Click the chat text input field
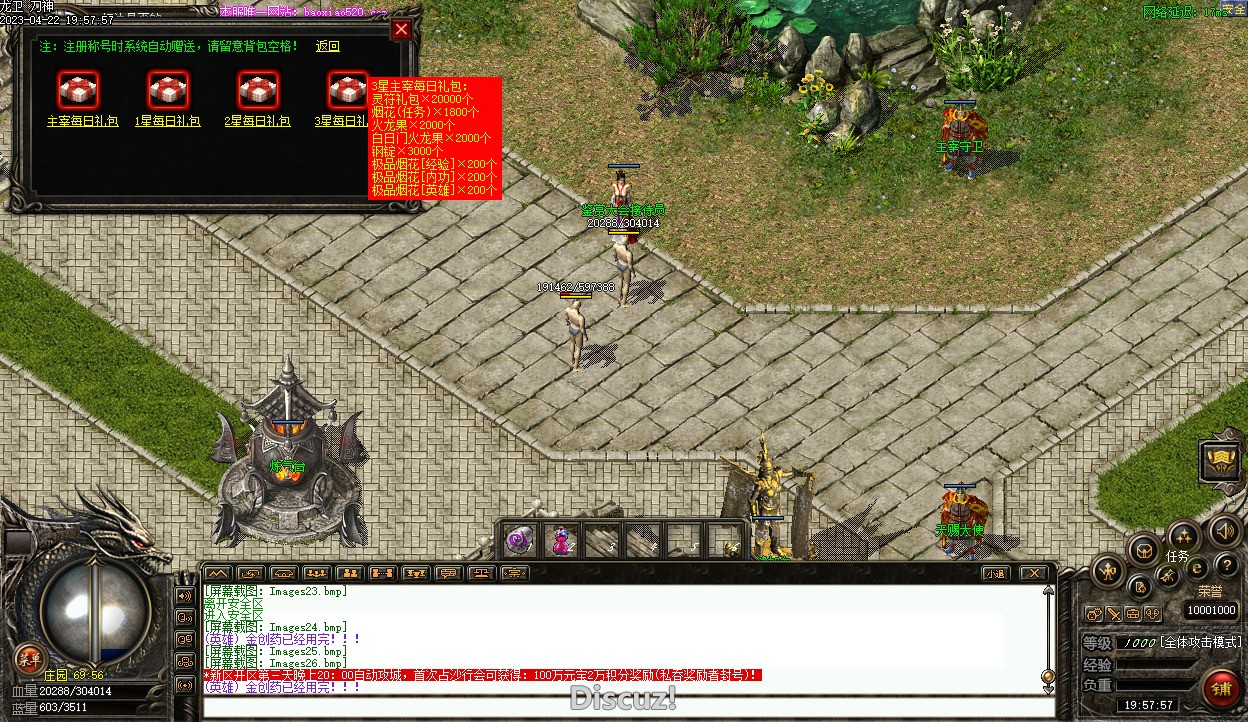Viewport: 1248px width, 722px height. tap(620, 706)
